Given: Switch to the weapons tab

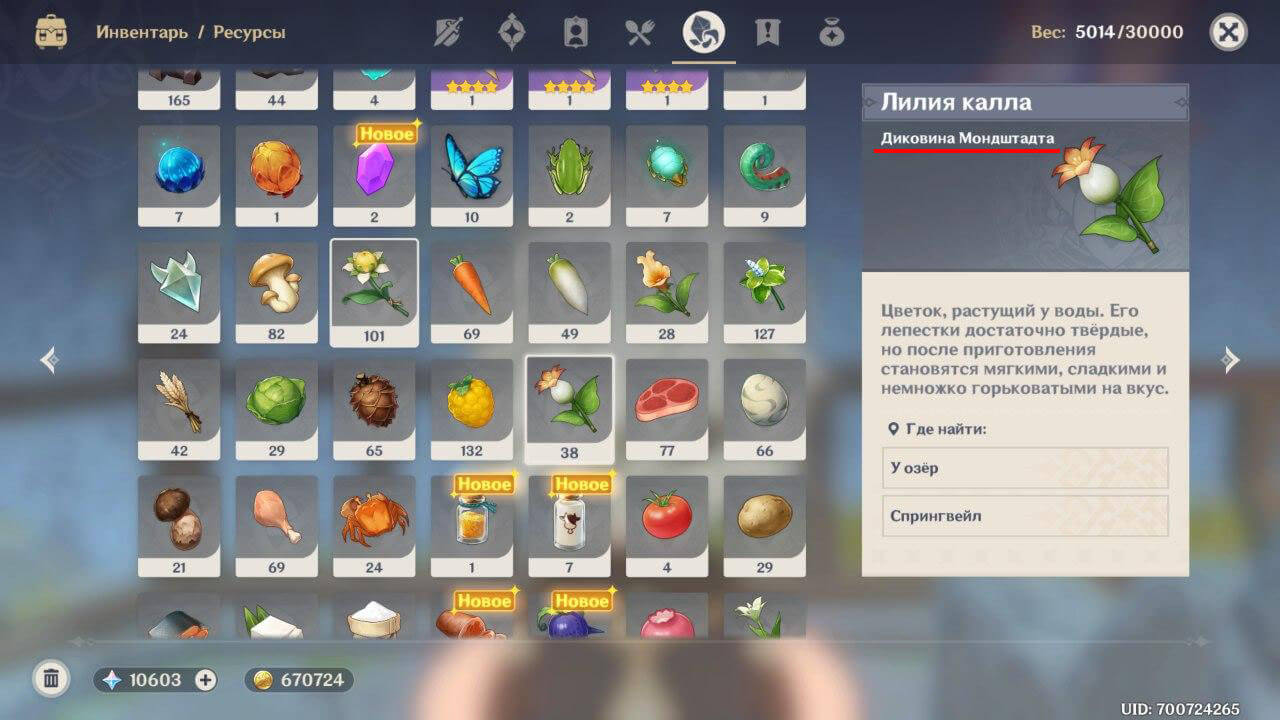Looking at the screenshot, I should pyautogui.click(x=447, y=33).
